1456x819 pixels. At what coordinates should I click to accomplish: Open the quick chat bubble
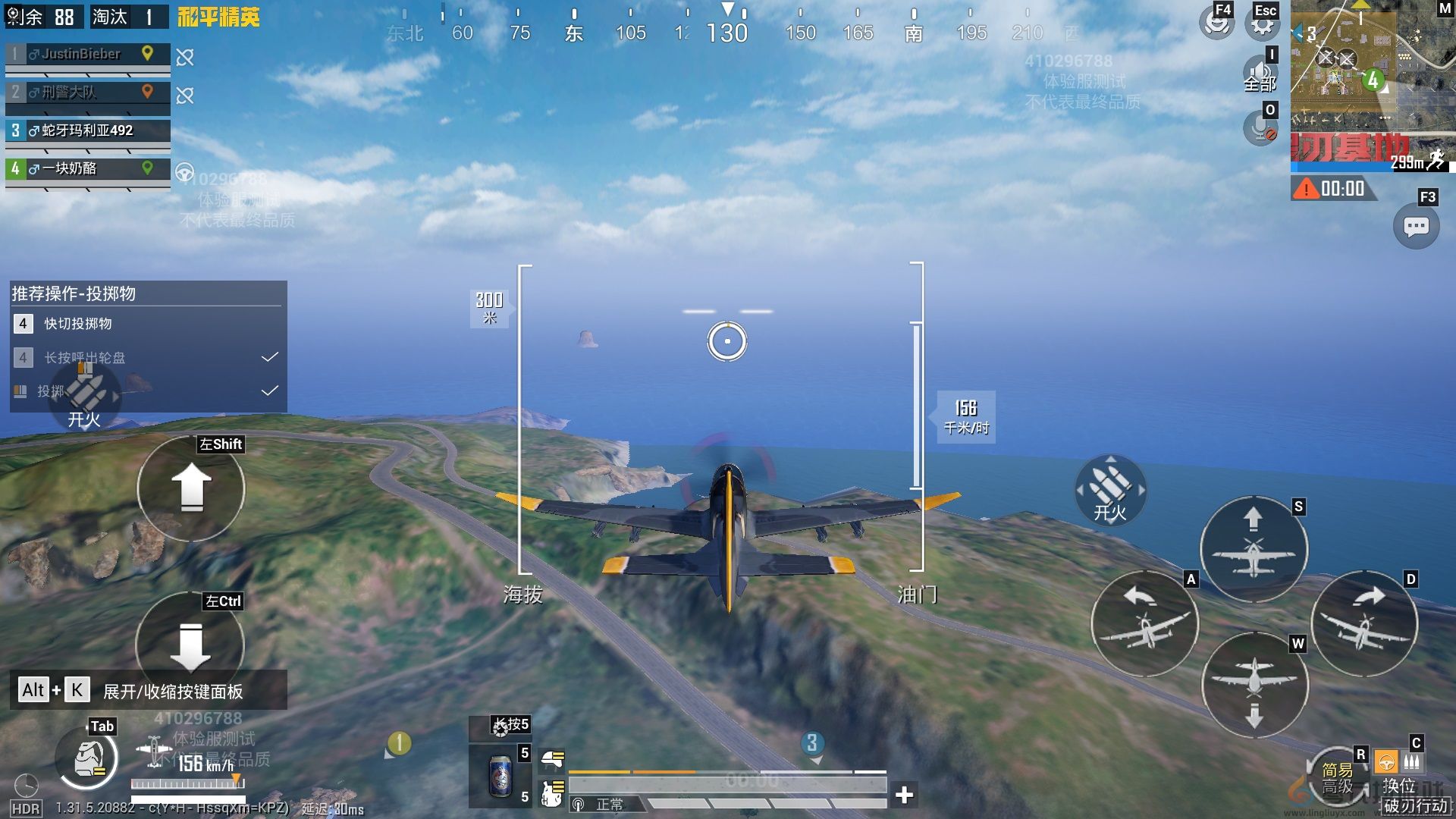(1416, 226)
